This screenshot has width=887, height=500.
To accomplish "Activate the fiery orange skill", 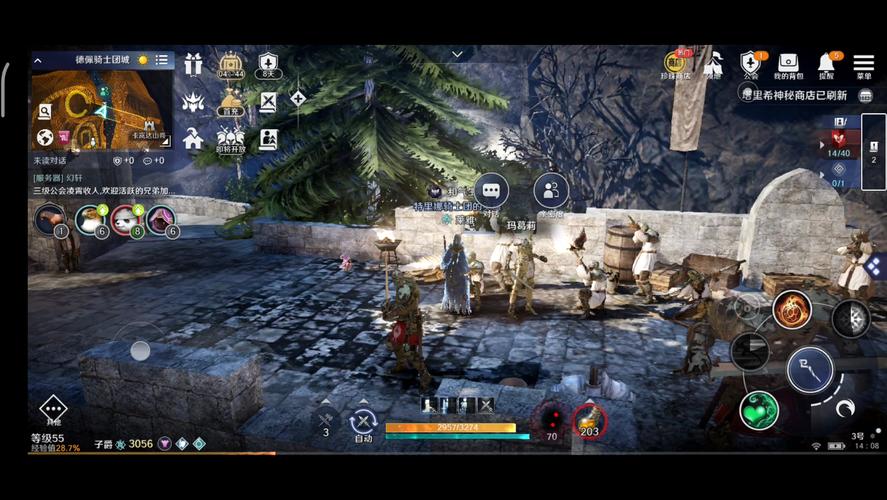I will point(791,310).
